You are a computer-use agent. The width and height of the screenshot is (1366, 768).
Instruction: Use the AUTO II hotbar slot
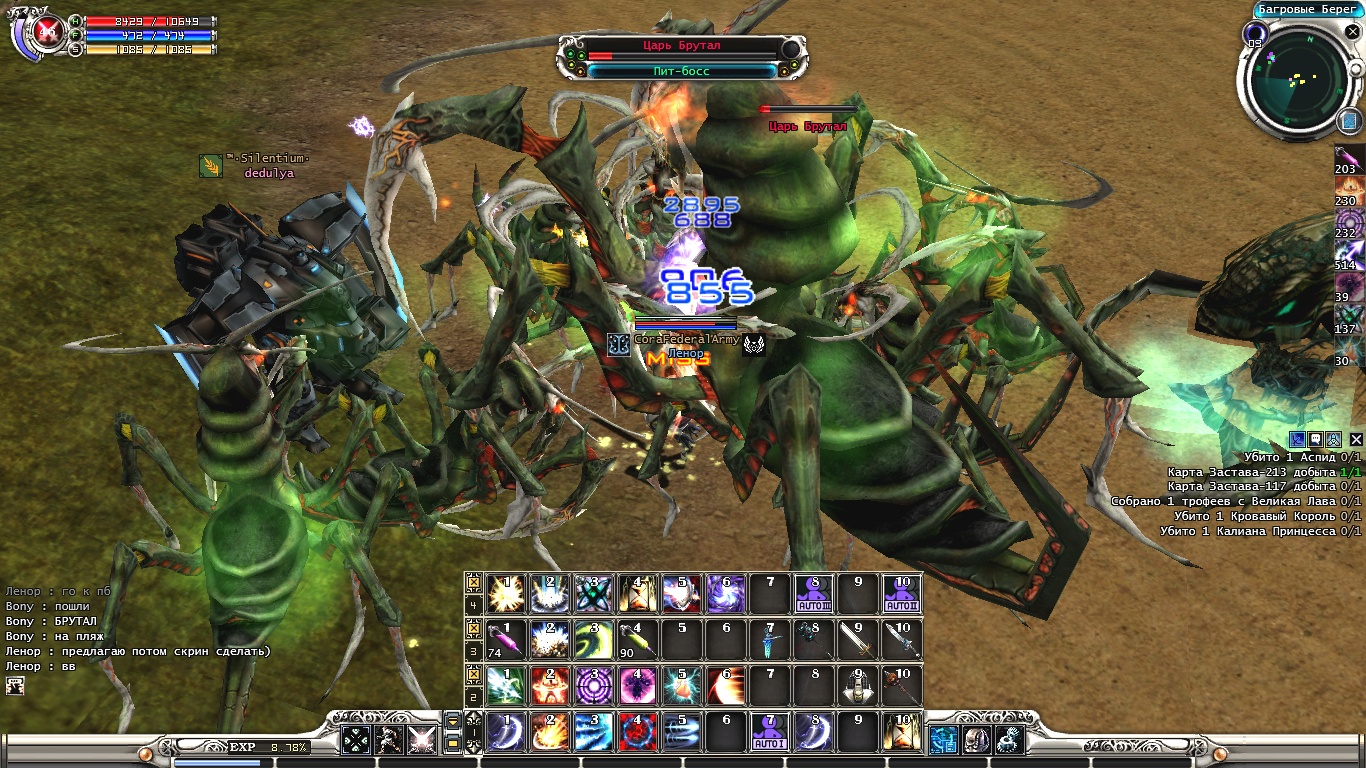click(x=902, y=594)
